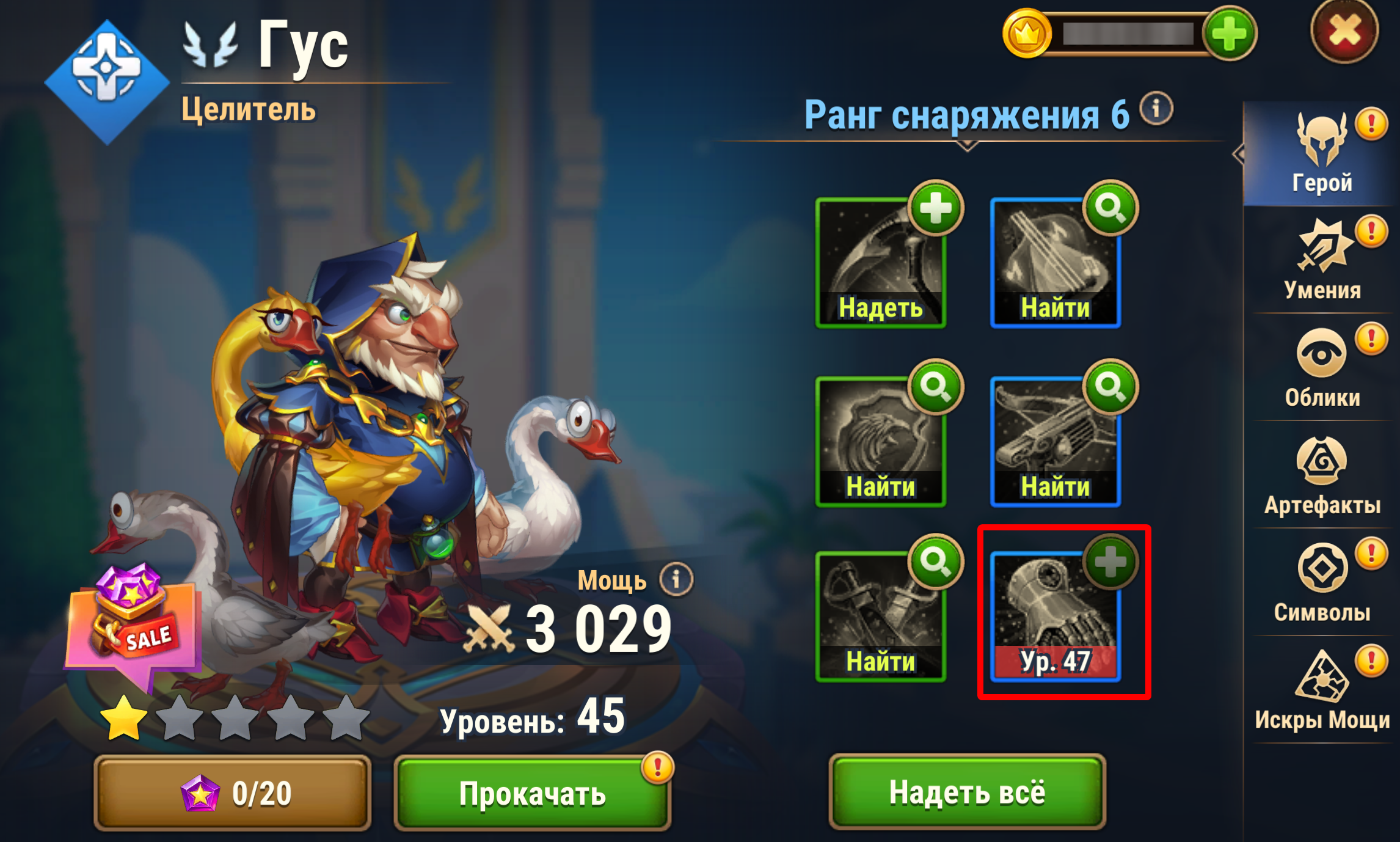
Task: Open the 0/20 soul stone evolve button
Action: click(x=233, y=793)
